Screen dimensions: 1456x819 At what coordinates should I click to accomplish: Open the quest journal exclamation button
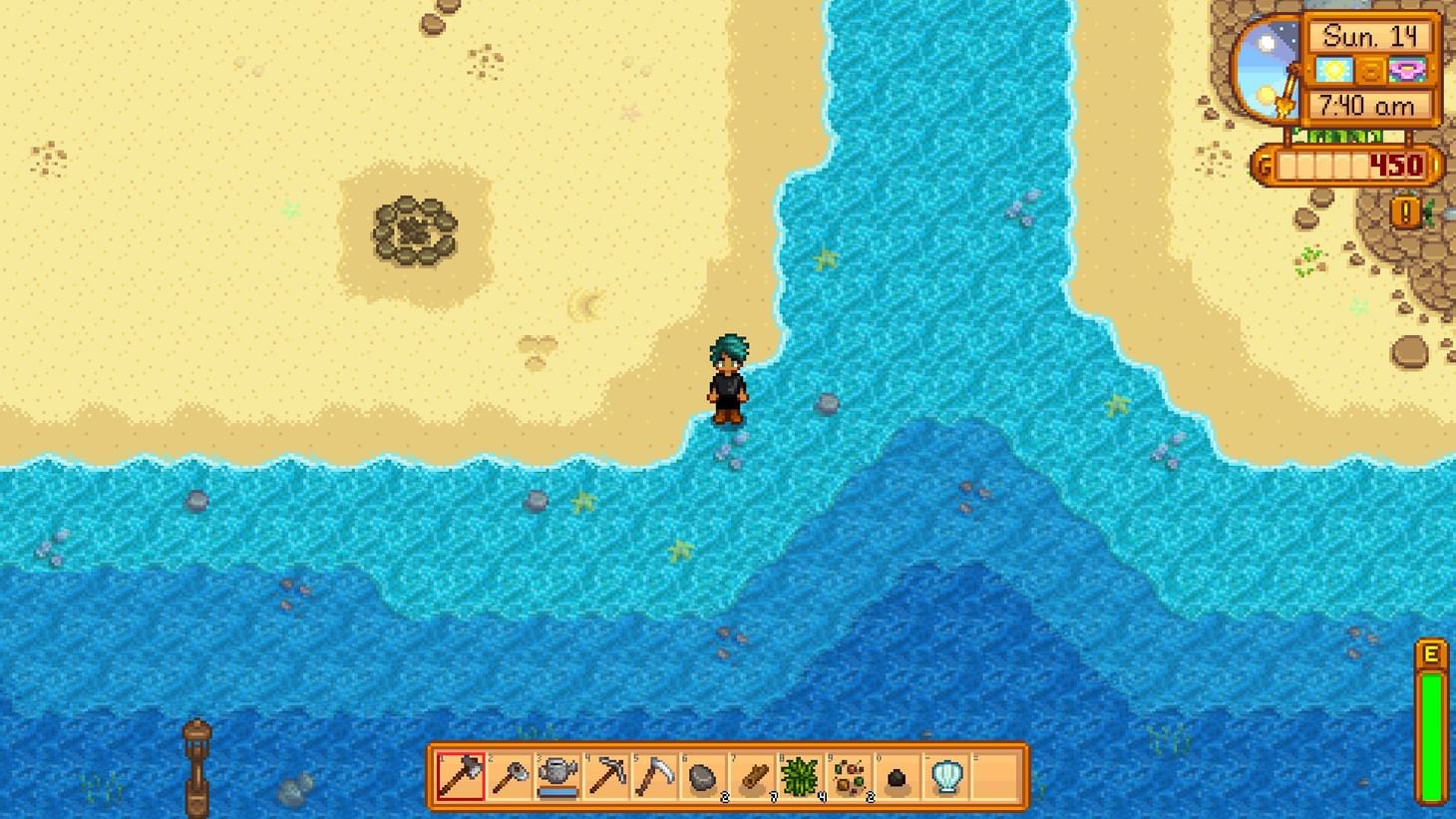1406,210
